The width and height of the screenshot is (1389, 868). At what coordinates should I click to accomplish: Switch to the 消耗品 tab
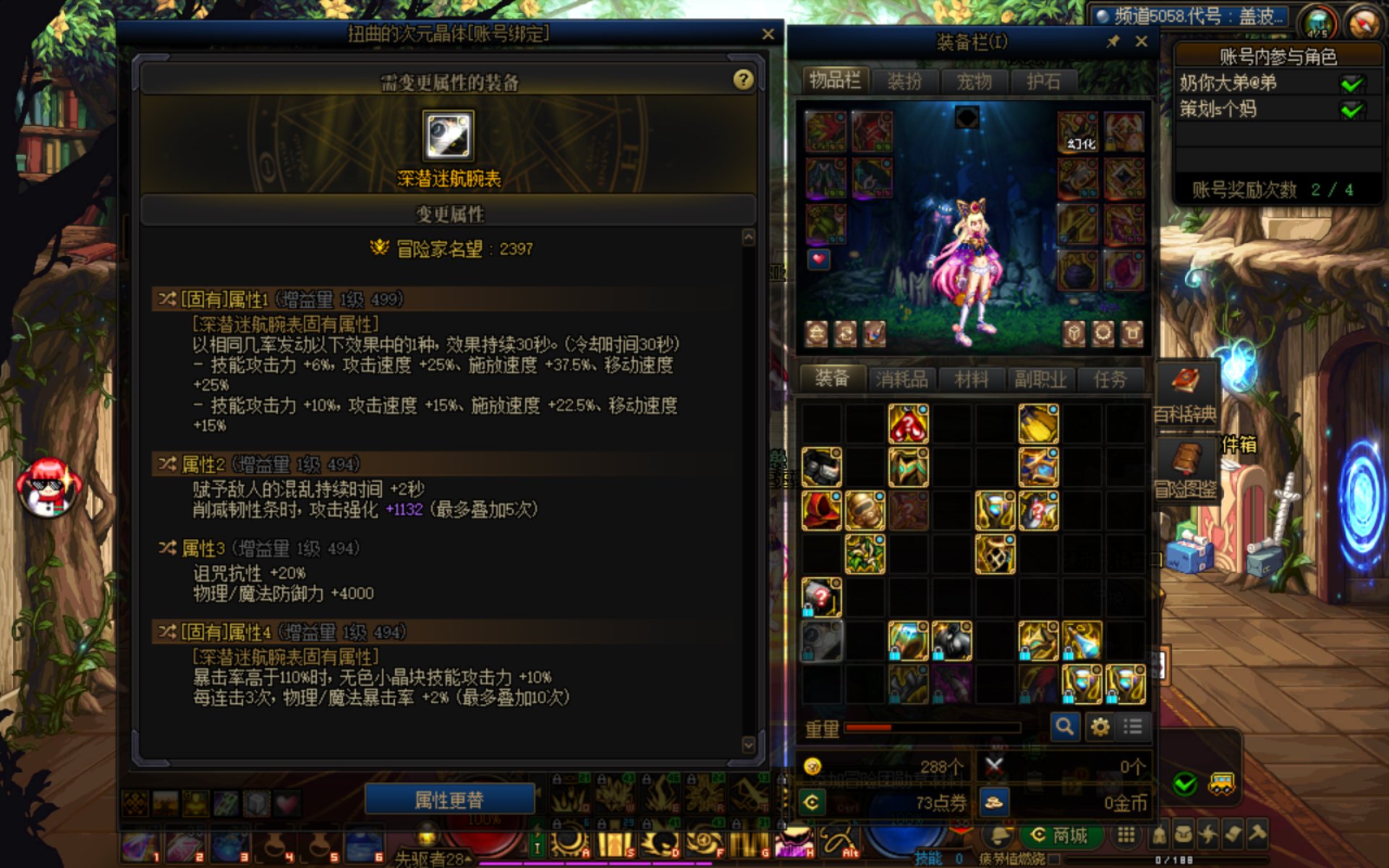tap(902, 378)
